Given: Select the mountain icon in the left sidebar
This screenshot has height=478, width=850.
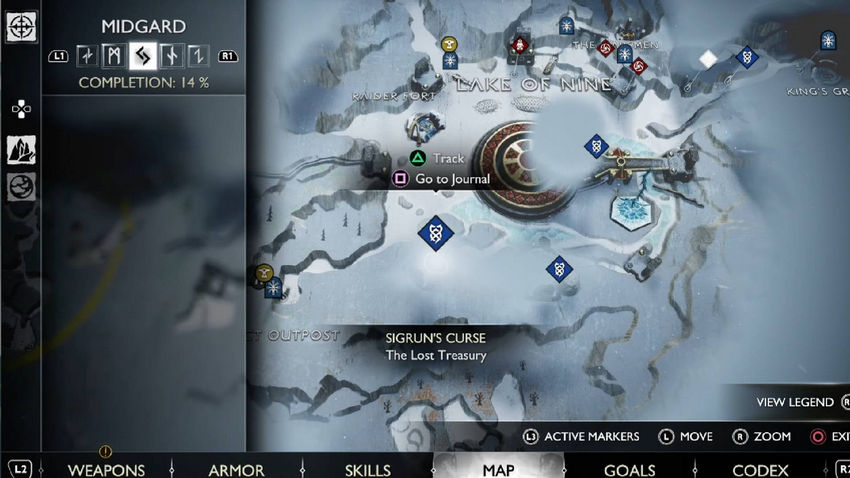Looking at the screenshot, I should click(x=21, y=150).
